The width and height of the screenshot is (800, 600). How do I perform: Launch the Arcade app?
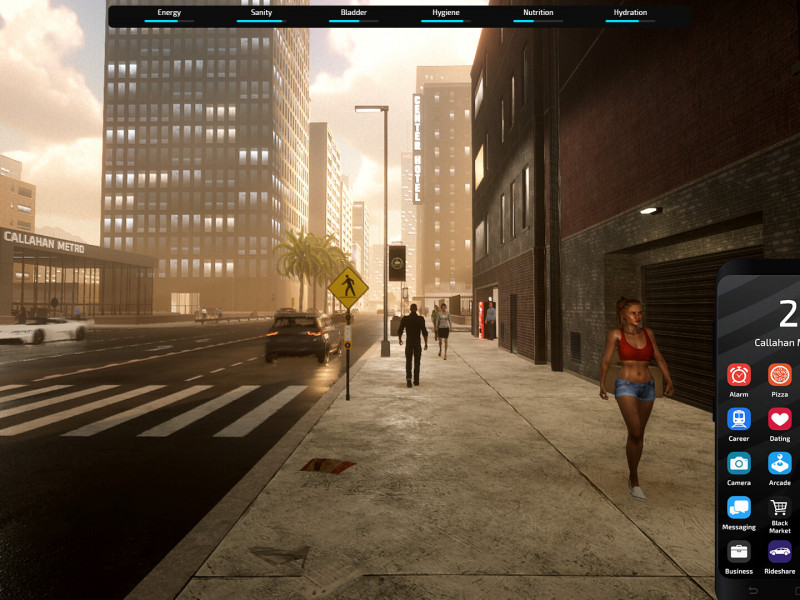pyautogui.click(x=779, y=463)
